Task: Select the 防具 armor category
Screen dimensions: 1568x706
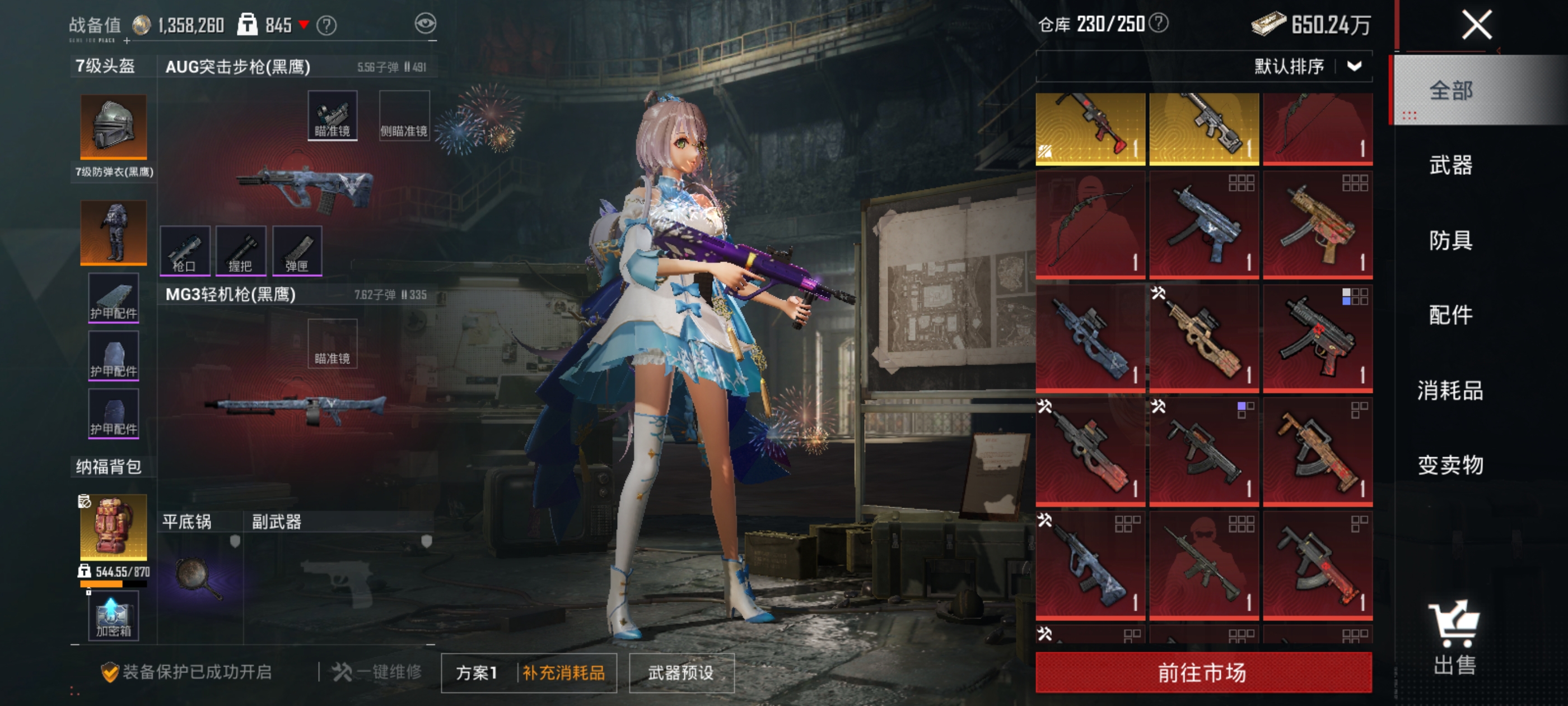Action: [x=1450, y=240]
